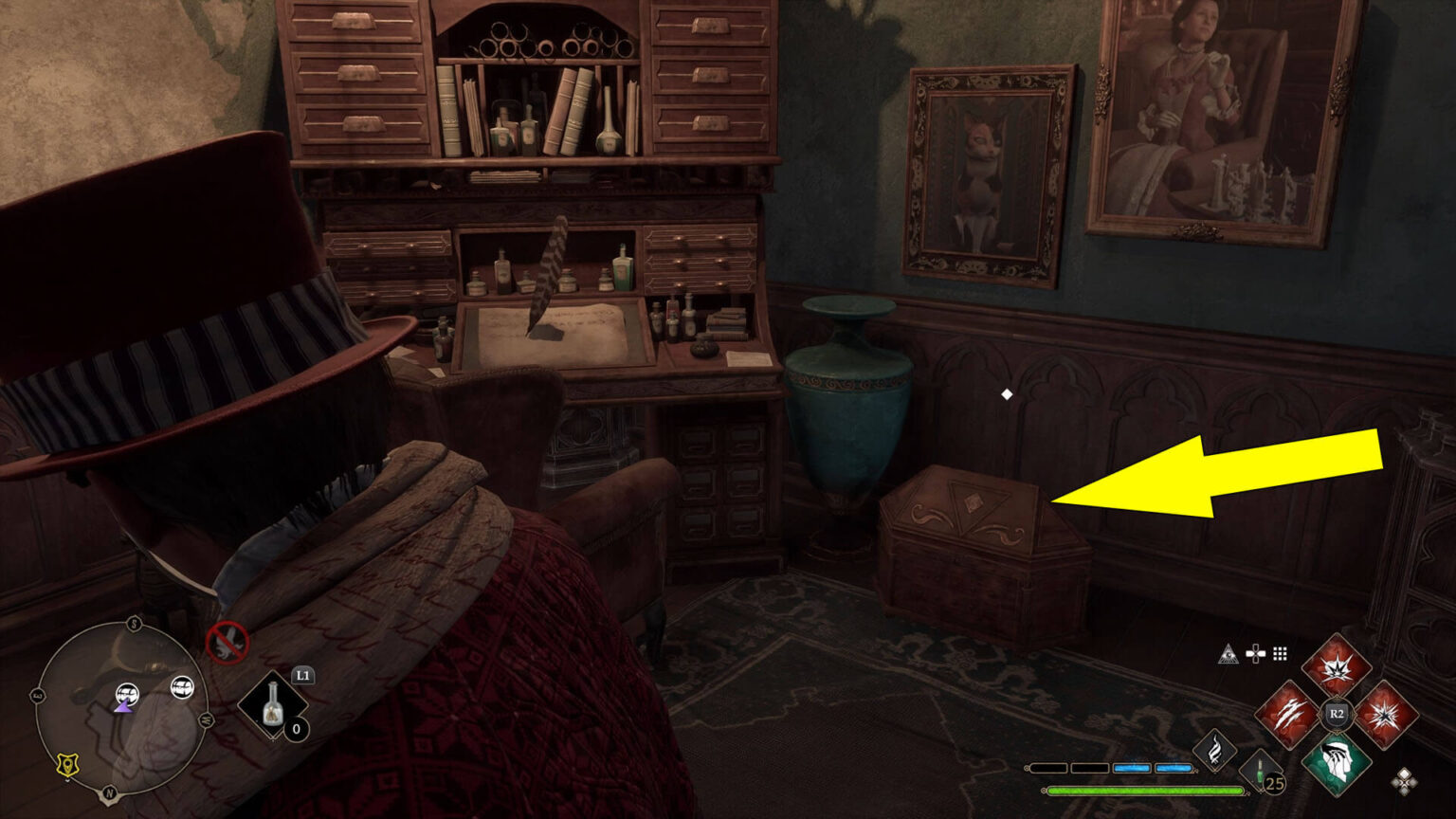This screenshot has height=819, width=1456.
Task: Select the claw-slash spell in the spell diamond
Action: (1289, 715)
